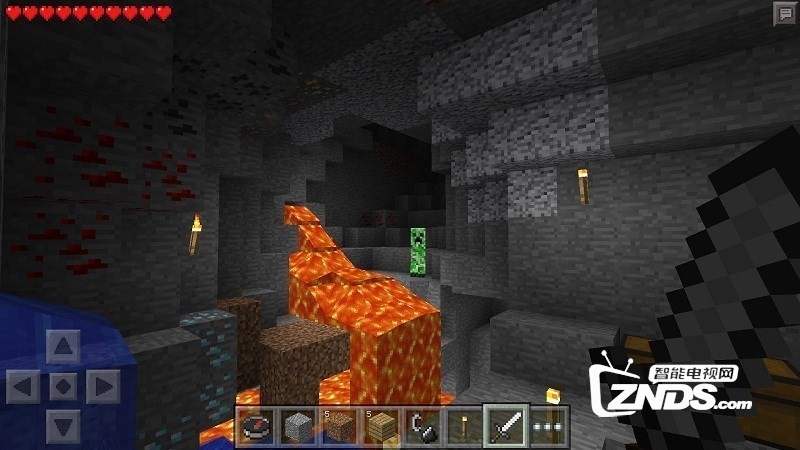
Task: Tap the strafe left arrow
Action: tap(25, 386)
